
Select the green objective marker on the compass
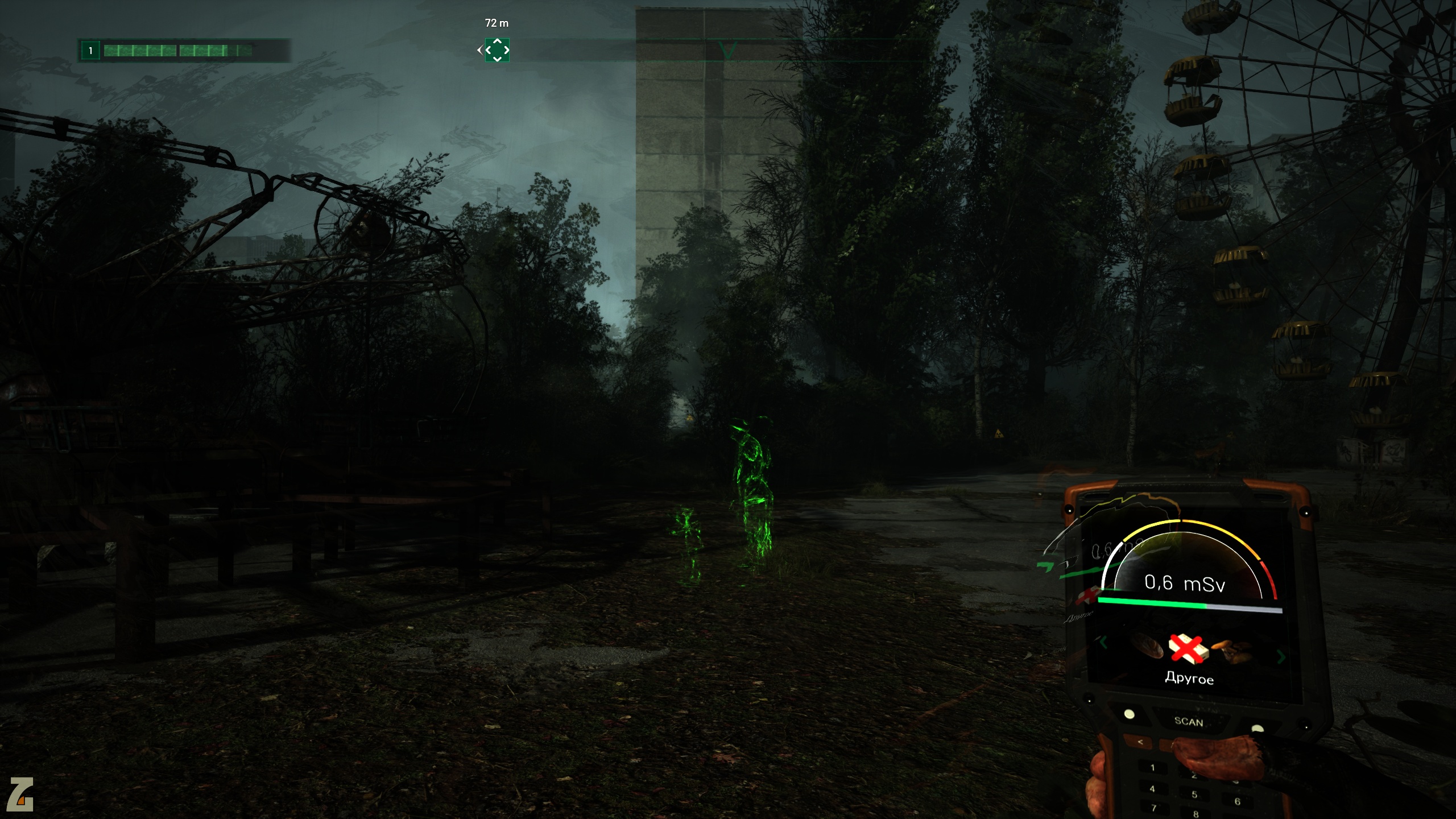(497, 50)
